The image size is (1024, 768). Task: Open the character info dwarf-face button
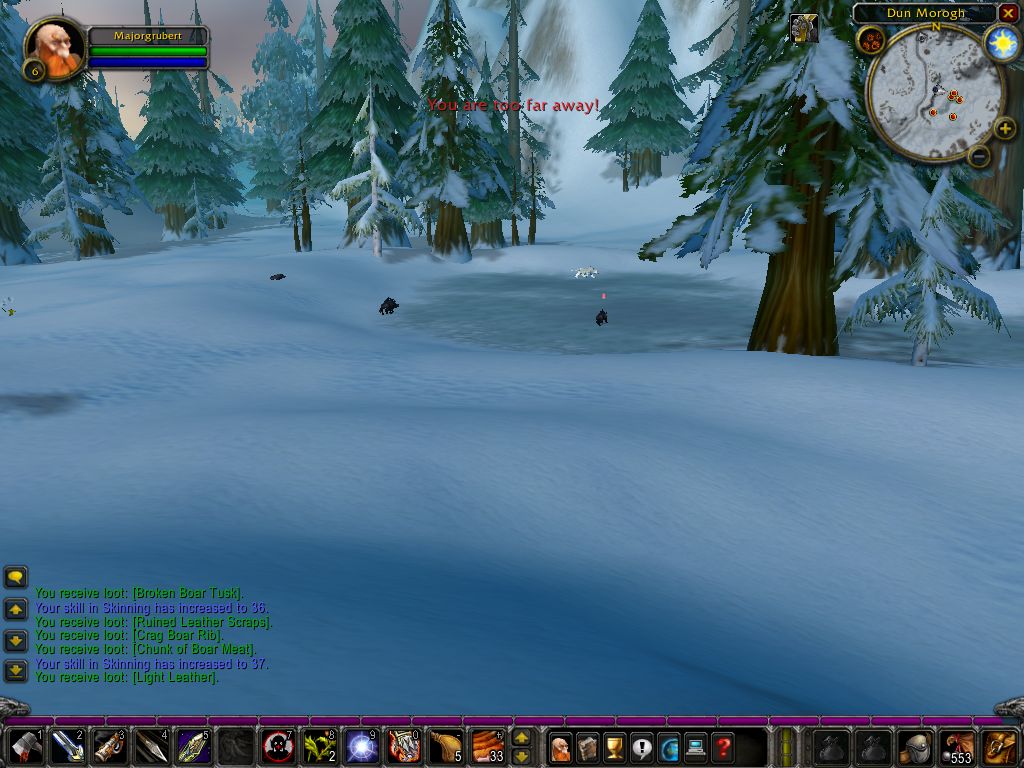[x=561, y=746]
